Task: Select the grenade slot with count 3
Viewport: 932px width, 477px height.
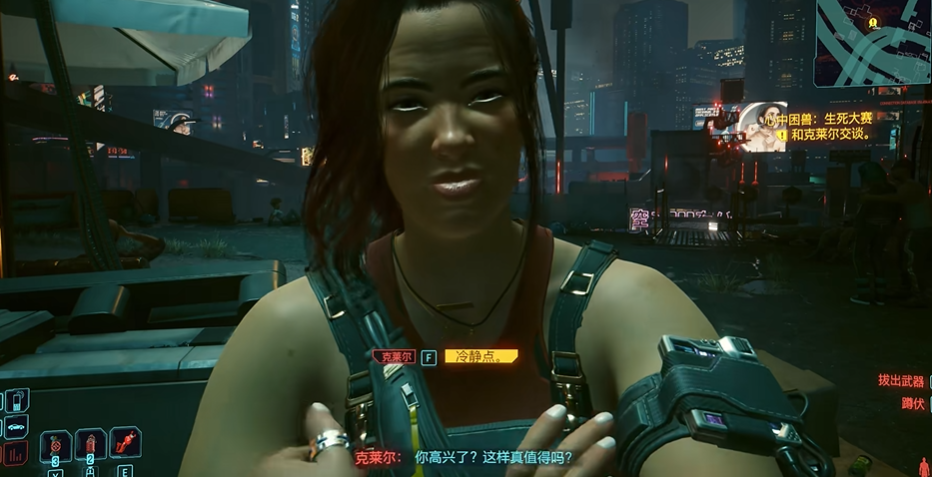Action: [56, 445]
